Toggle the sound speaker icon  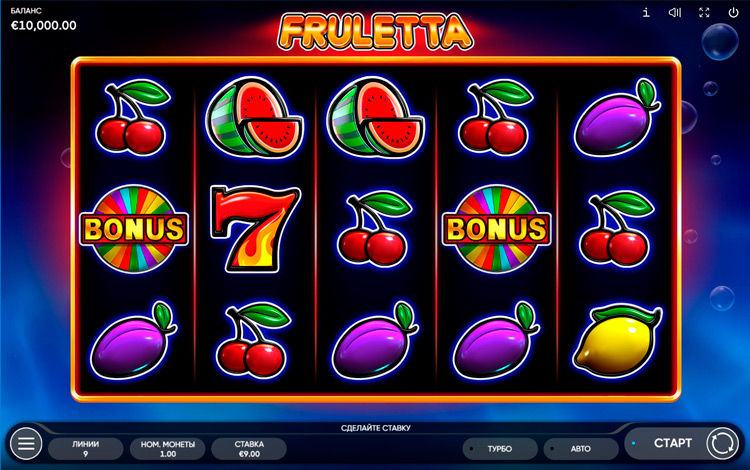tap(675, 13)
